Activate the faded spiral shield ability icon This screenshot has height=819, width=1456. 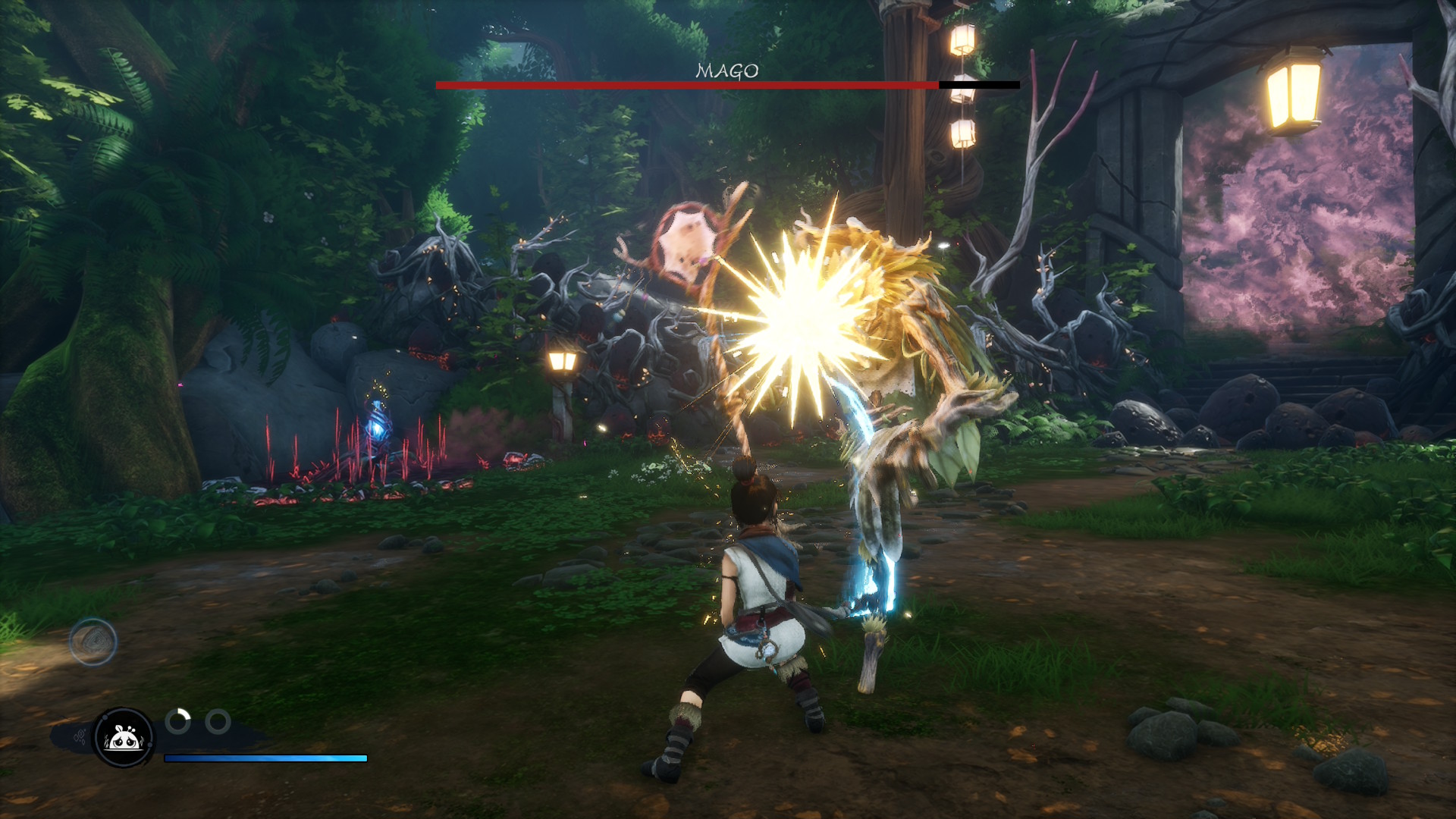pyautogui.click(x=93, y=642)
